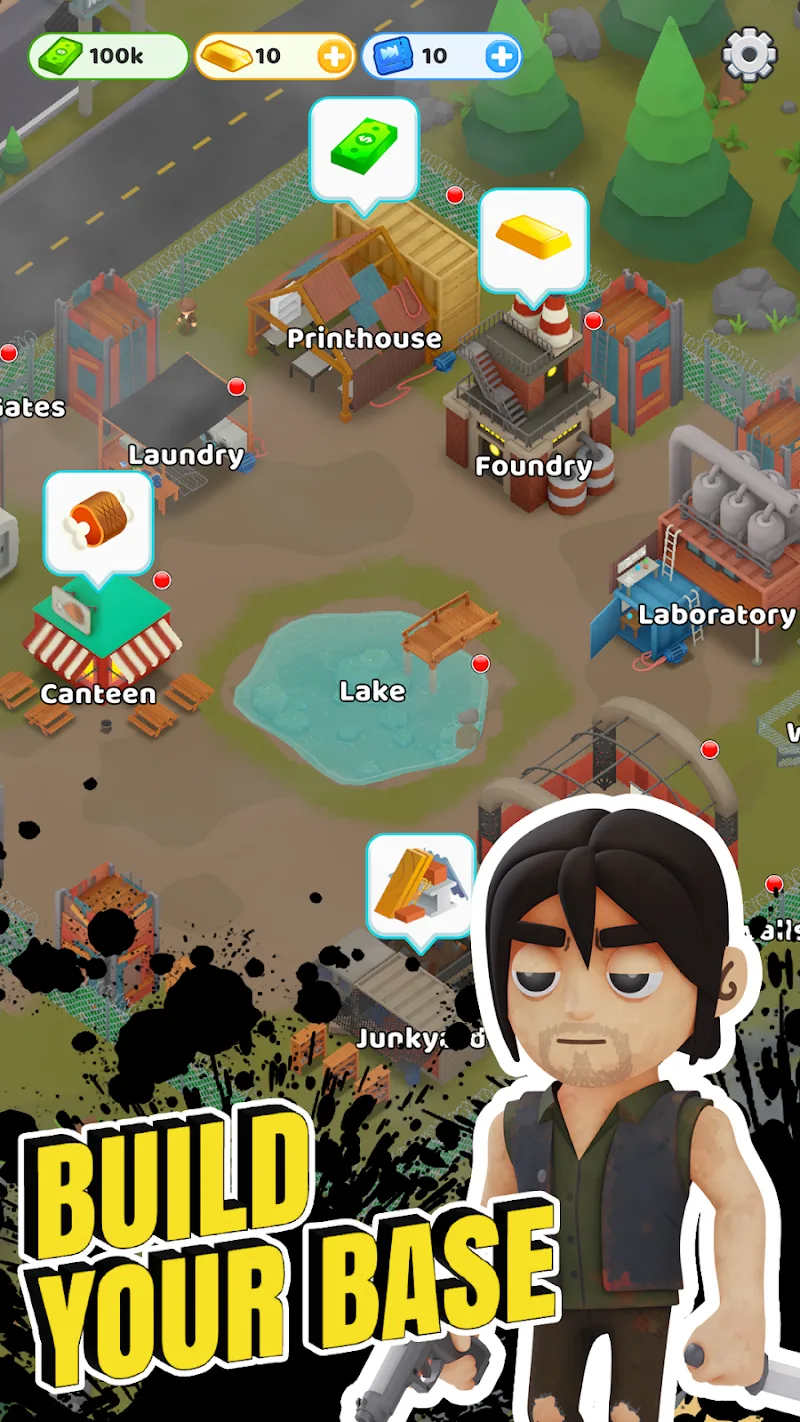Open the settings gear menu
800x1422 pixels.
point(749,55)
